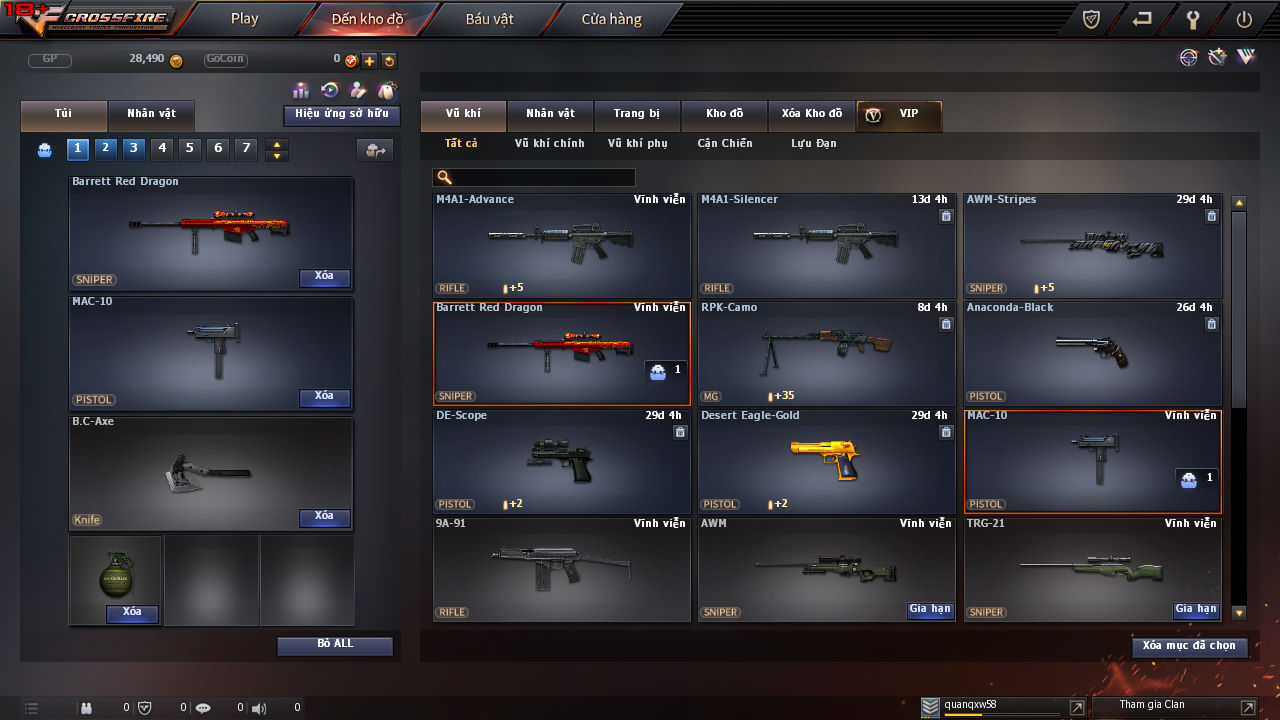Click Xóa mục đã chọn button
This screenshot has height=720, width=1280.
(1189, 646)
